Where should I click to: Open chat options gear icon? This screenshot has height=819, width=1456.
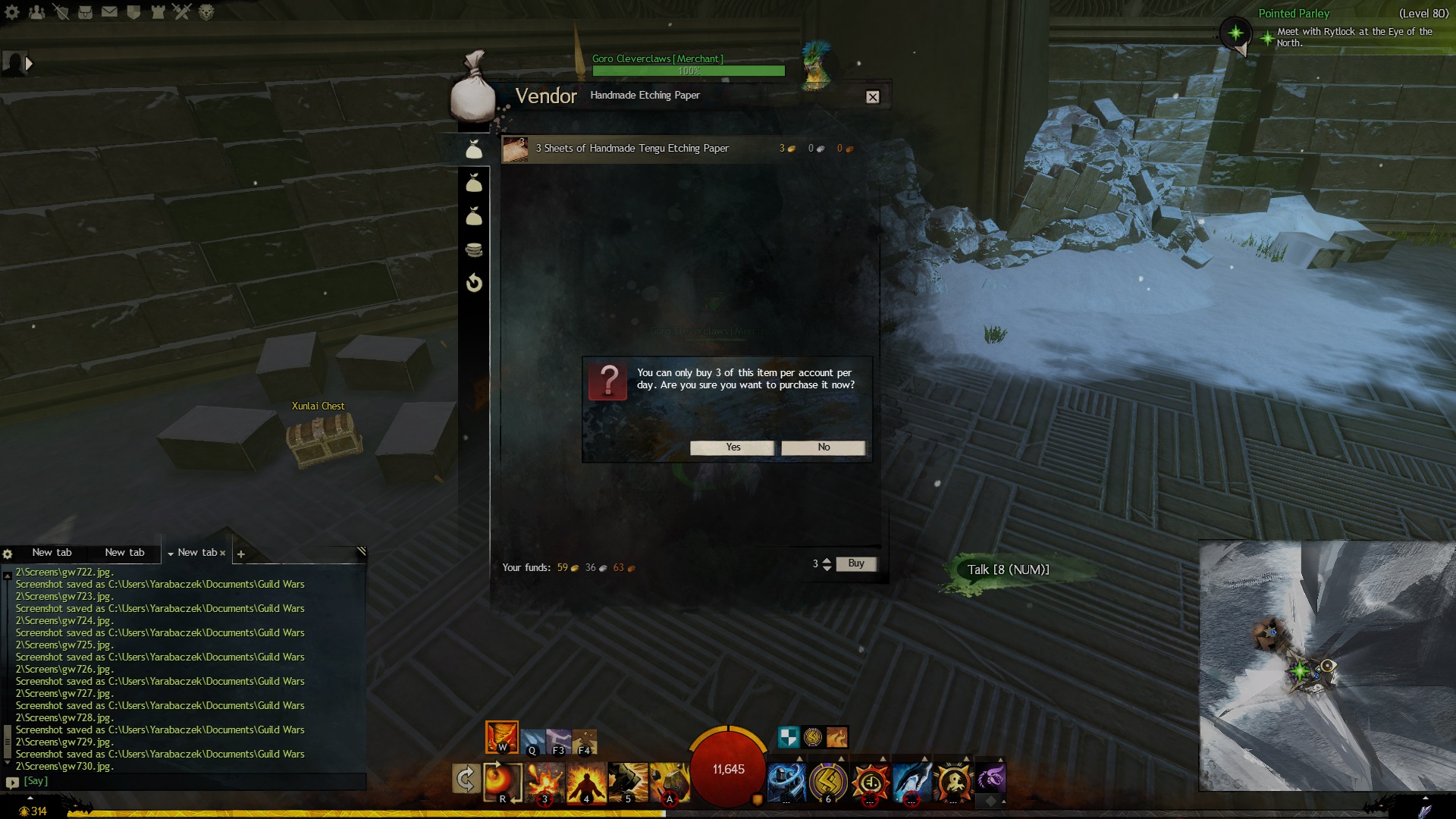[8, 554]
